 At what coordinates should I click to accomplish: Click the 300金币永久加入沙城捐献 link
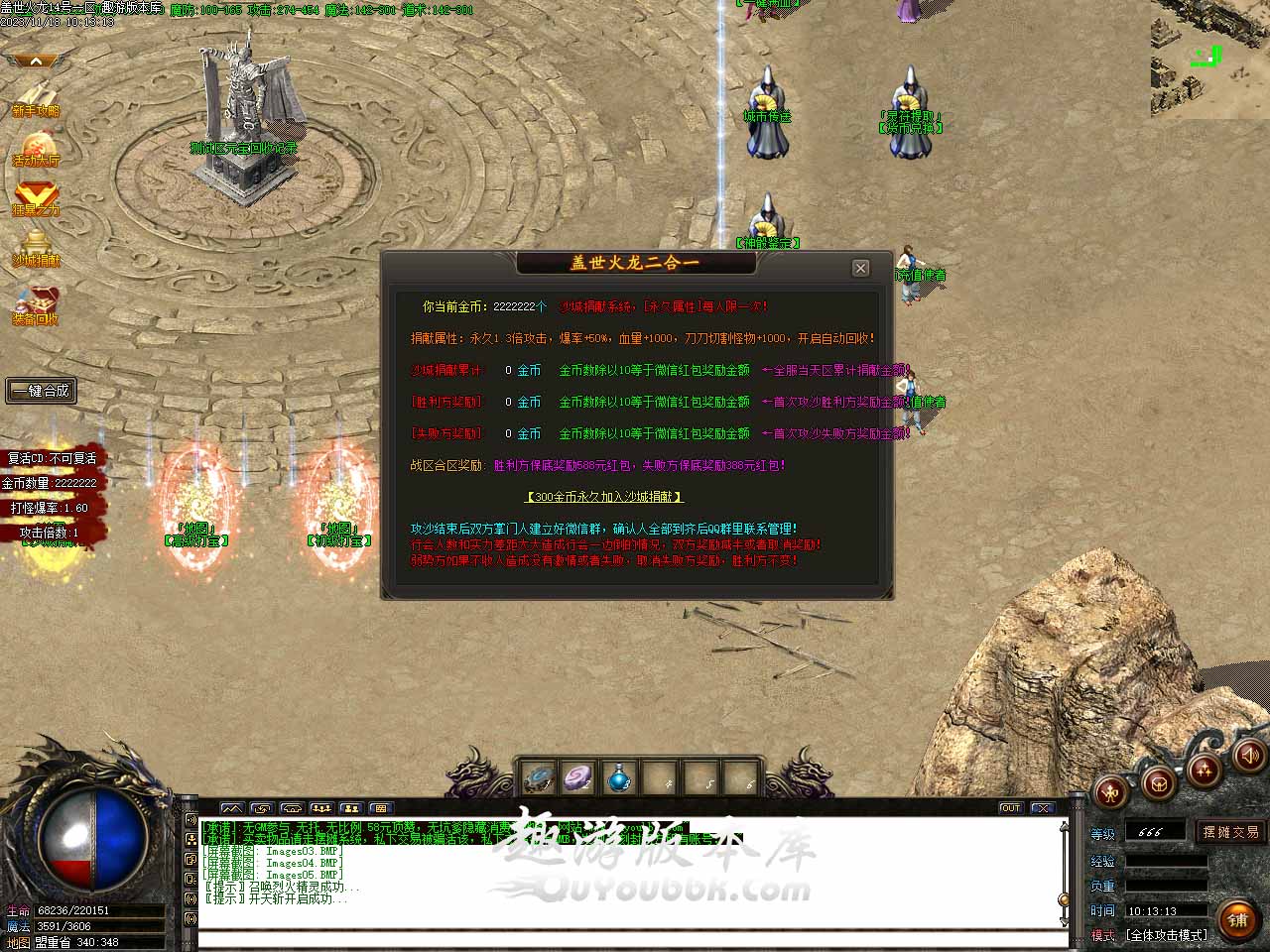pyautogui.click(x=604, y=497)
